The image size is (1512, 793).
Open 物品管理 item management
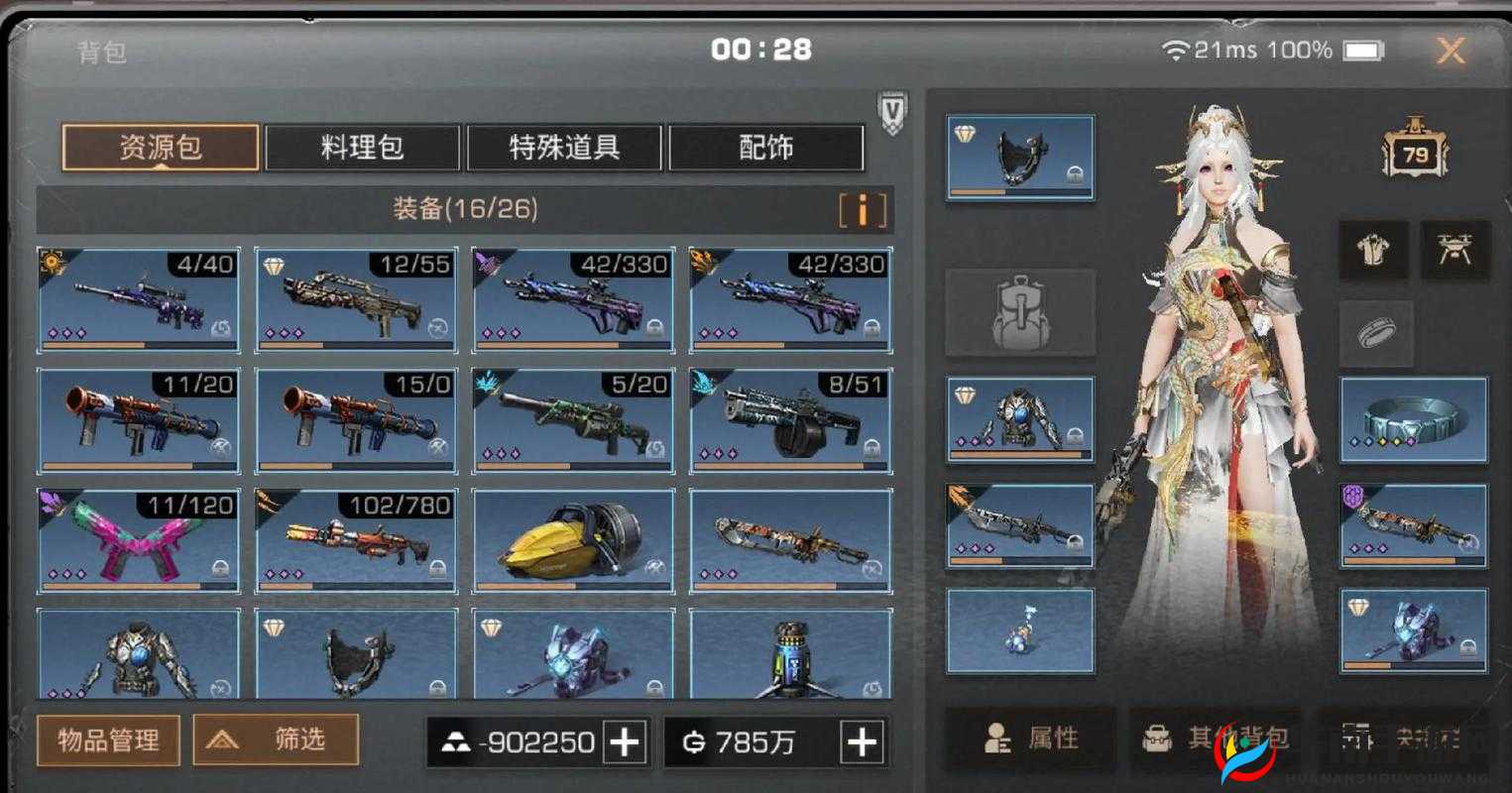tap(108, 739)
